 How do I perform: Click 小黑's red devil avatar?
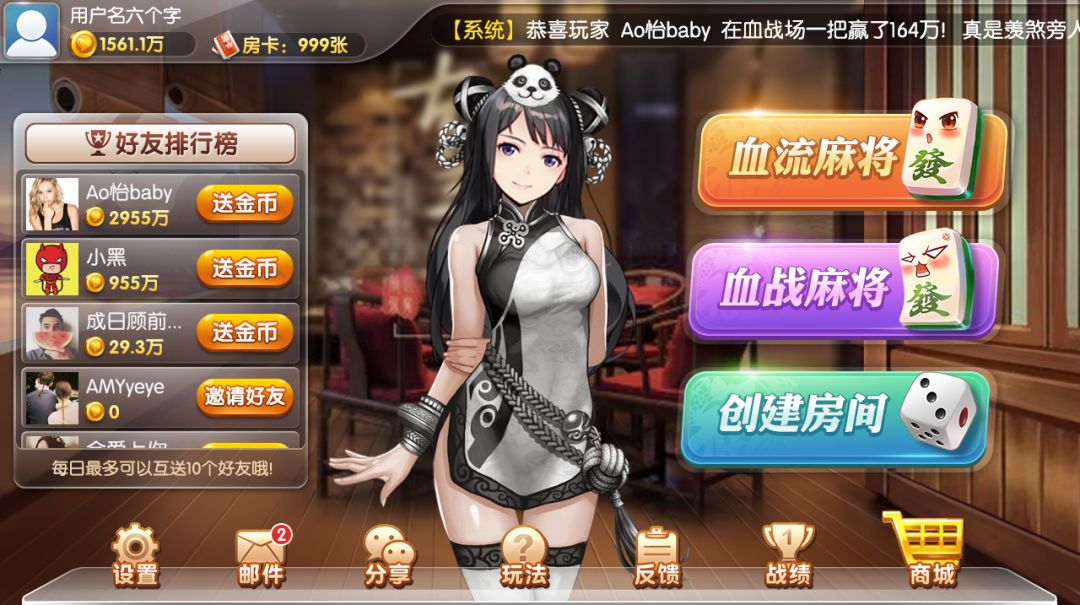52,268
